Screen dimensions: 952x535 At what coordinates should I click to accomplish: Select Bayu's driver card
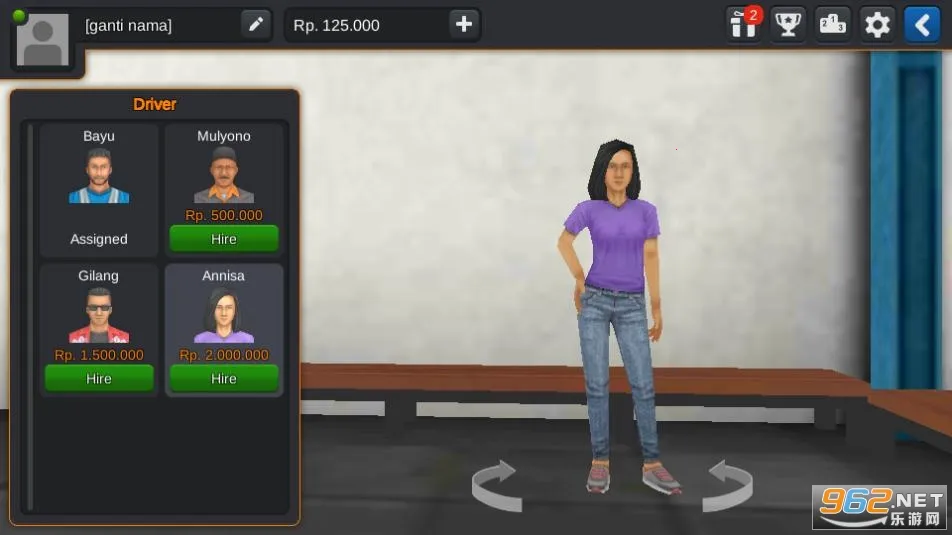click(x=99, y=189)
